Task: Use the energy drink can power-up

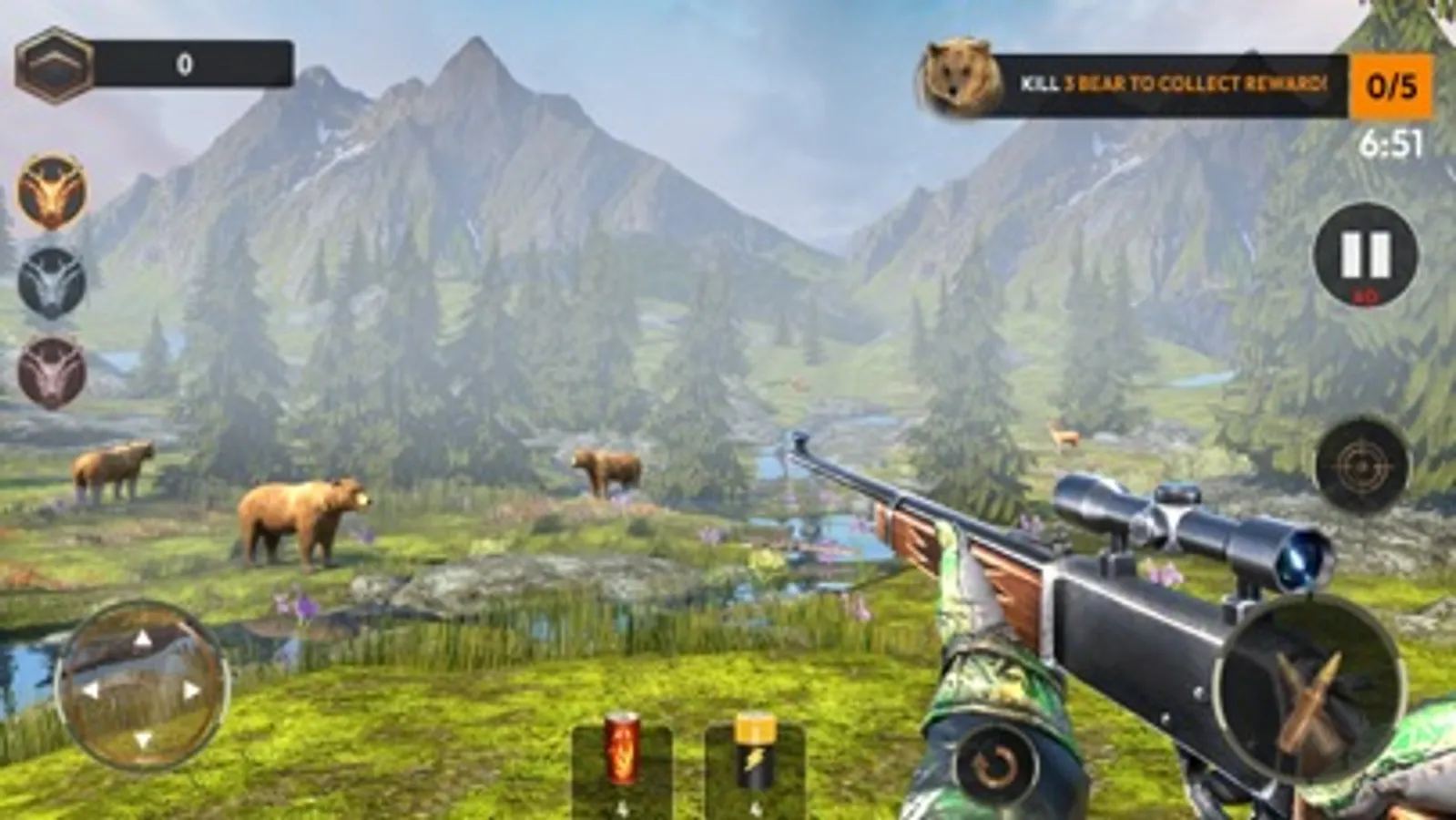Action: point(624,754)
